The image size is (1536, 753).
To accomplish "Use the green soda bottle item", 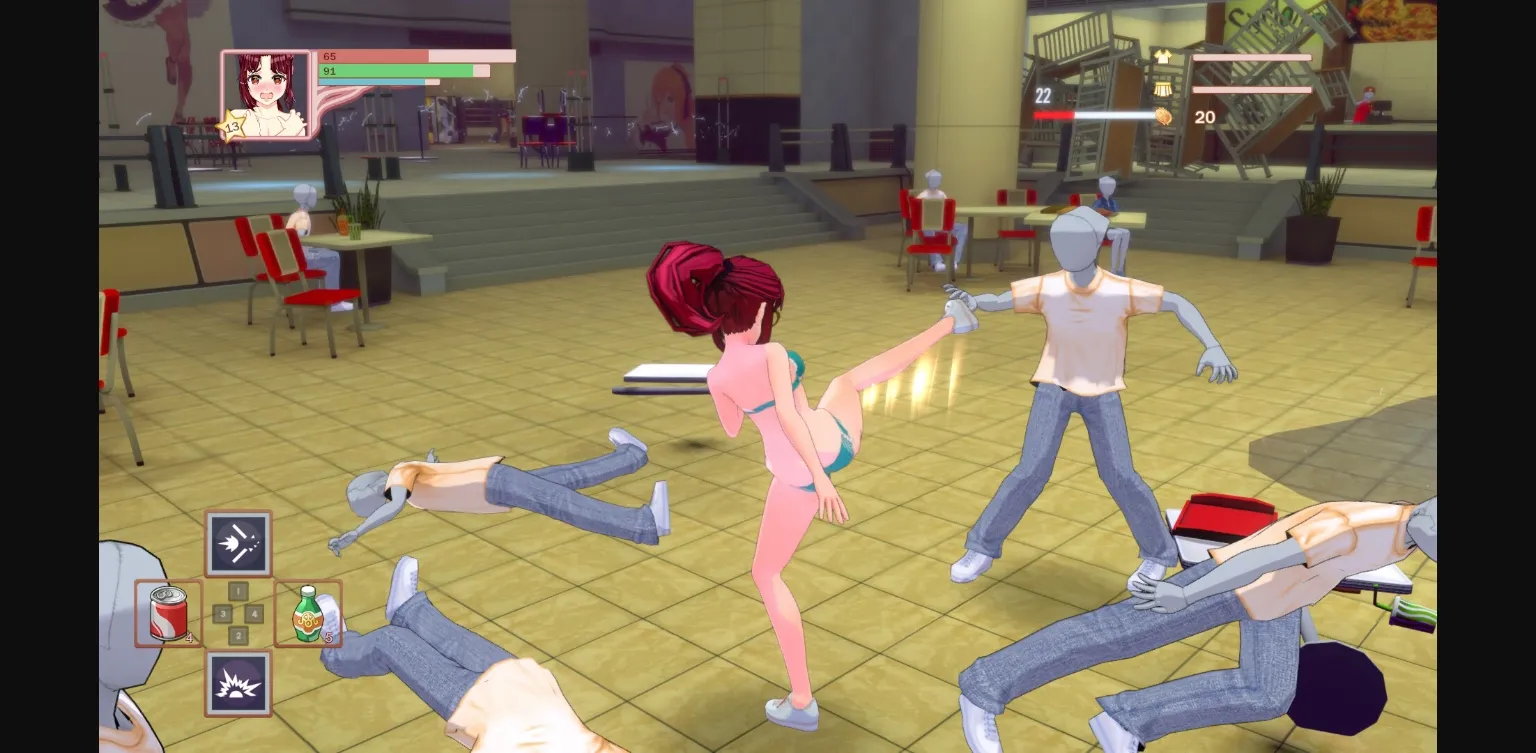I will 307,612.
